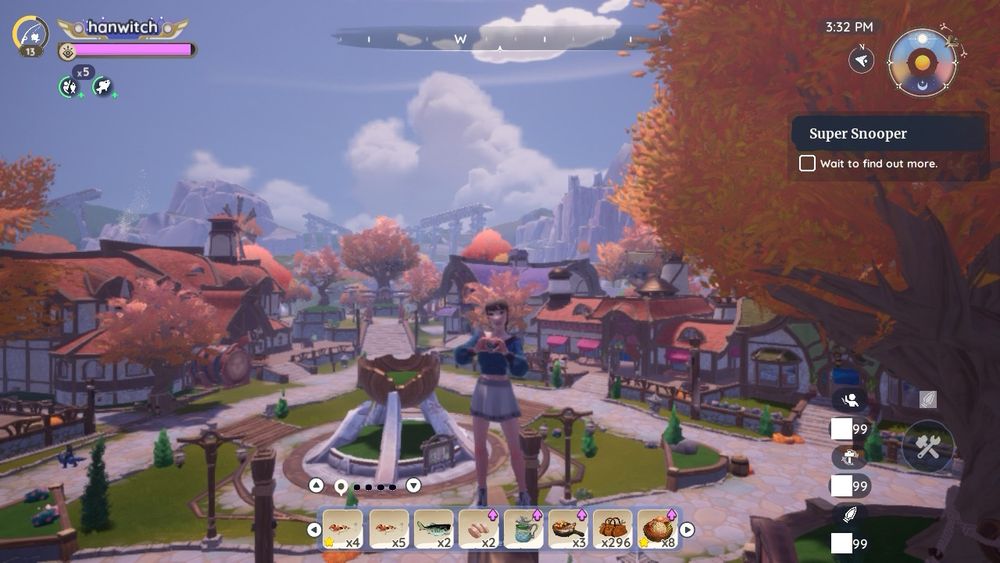The image size is (1000, 563).
Task: Click the hanwitch player name banner
Action: [124, 28]
